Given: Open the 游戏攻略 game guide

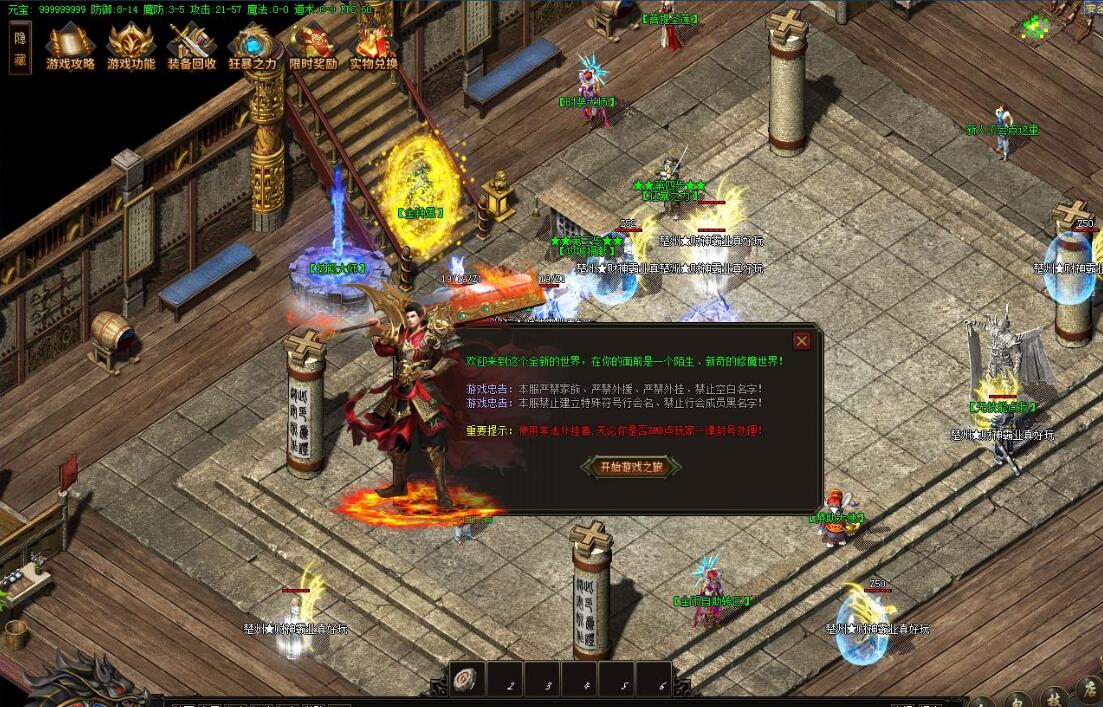Looking at the screenshot, I should (x=71, y=46).
